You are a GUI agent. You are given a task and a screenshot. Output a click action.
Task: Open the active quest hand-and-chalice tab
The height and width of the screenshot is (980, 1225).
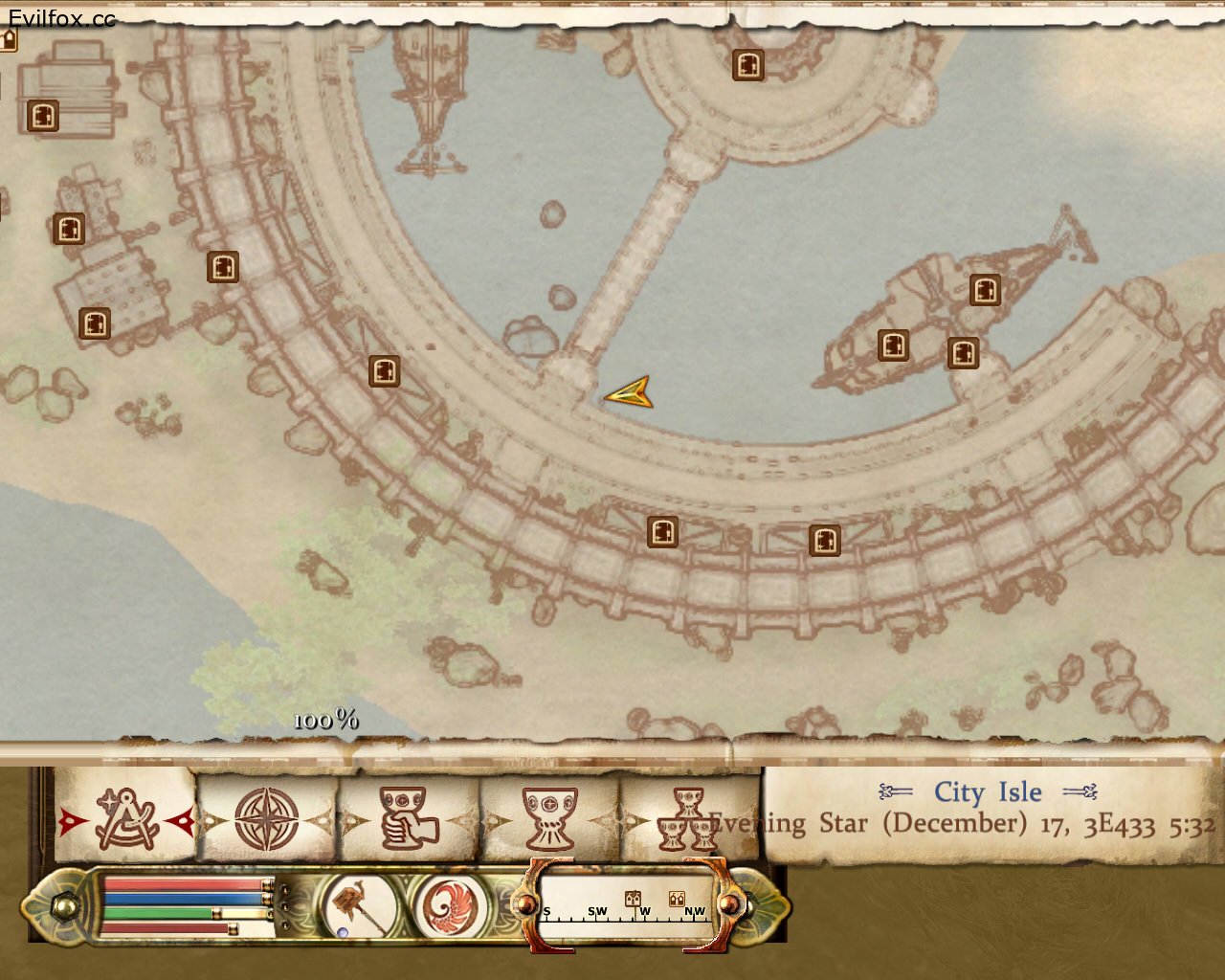pos(408,819)
